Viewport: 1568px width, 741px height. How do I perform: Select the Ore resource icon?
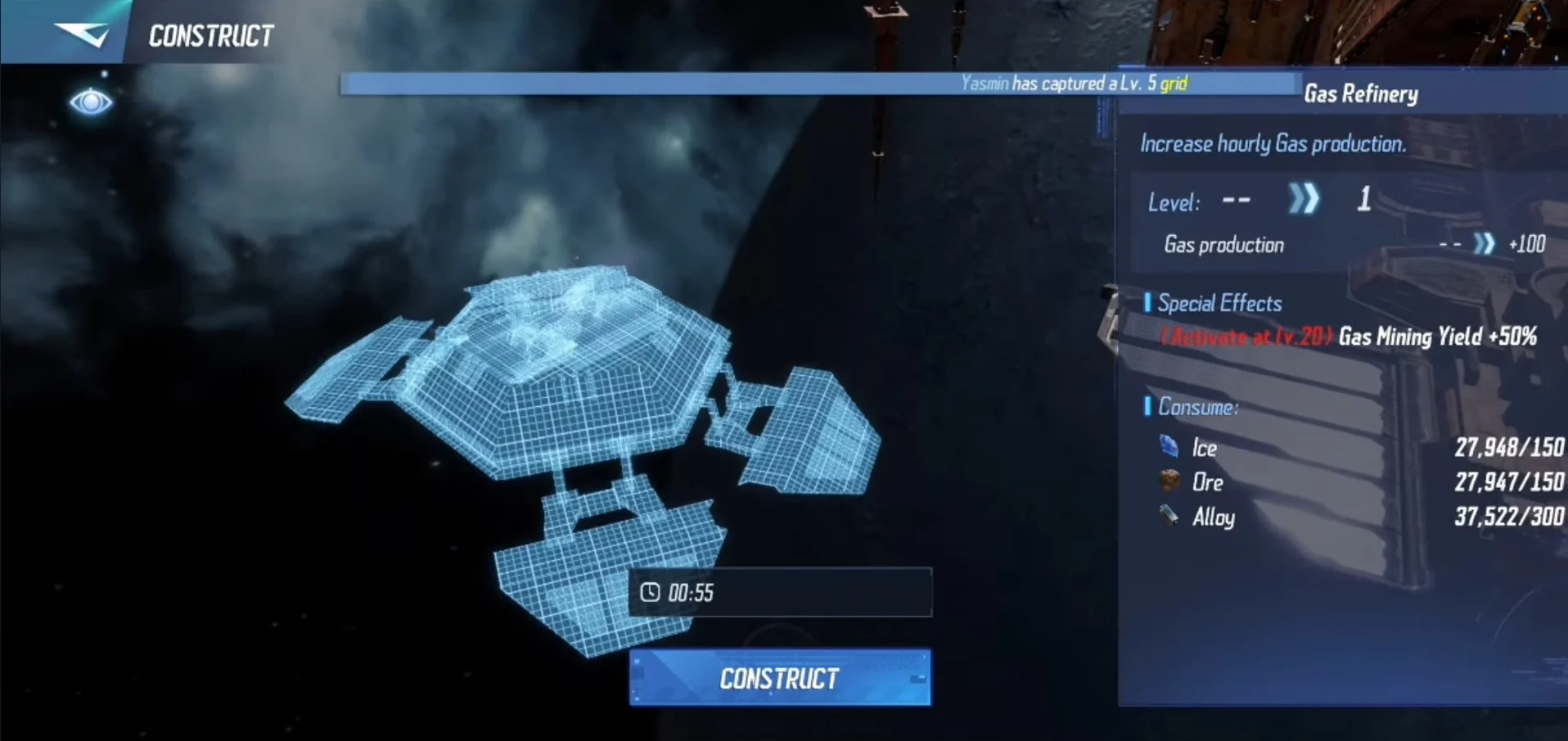(1169, 481)
